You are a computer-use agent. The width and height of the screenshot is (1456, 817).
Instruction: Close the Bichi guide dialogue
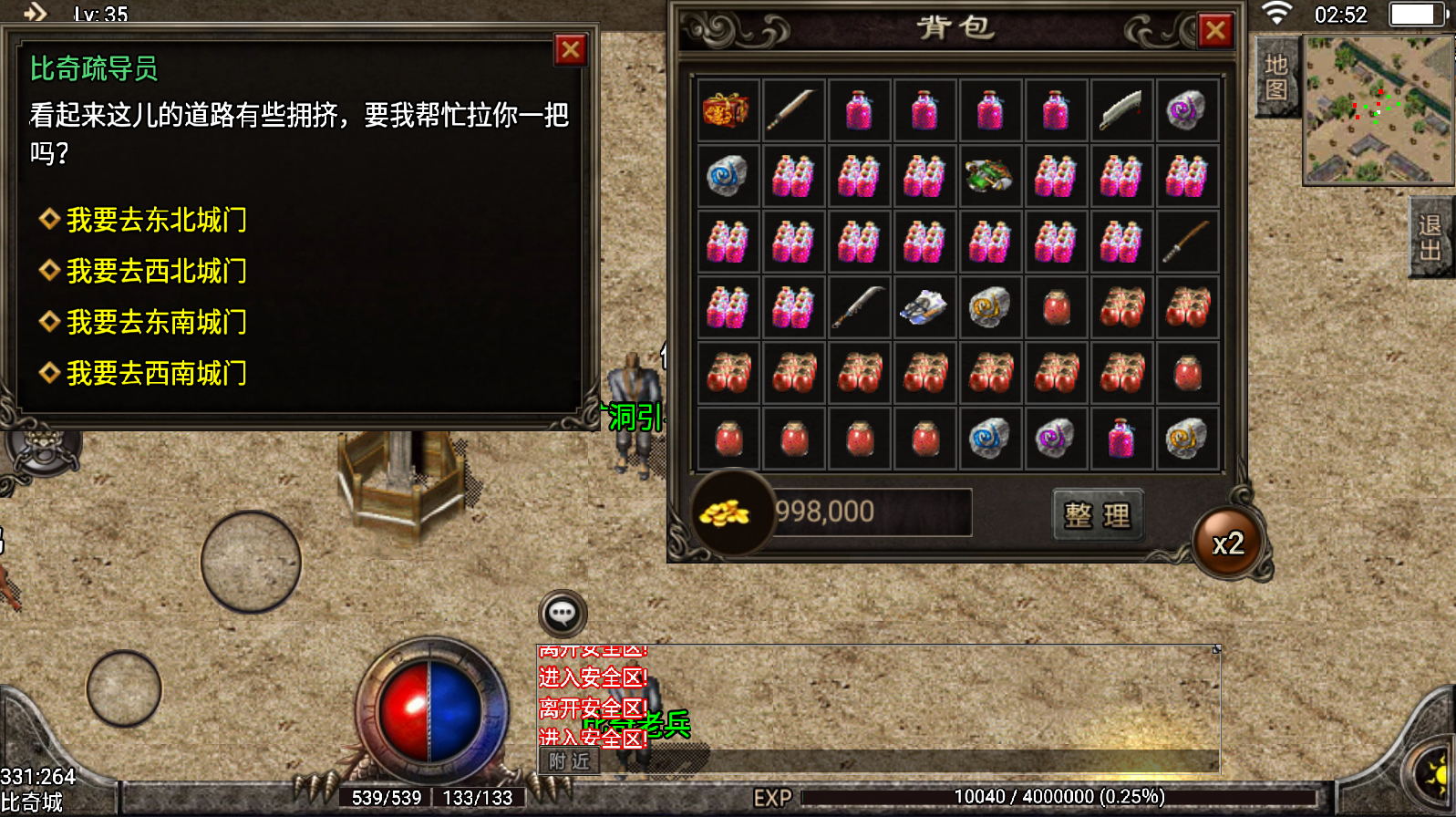[x=571, y=50]
